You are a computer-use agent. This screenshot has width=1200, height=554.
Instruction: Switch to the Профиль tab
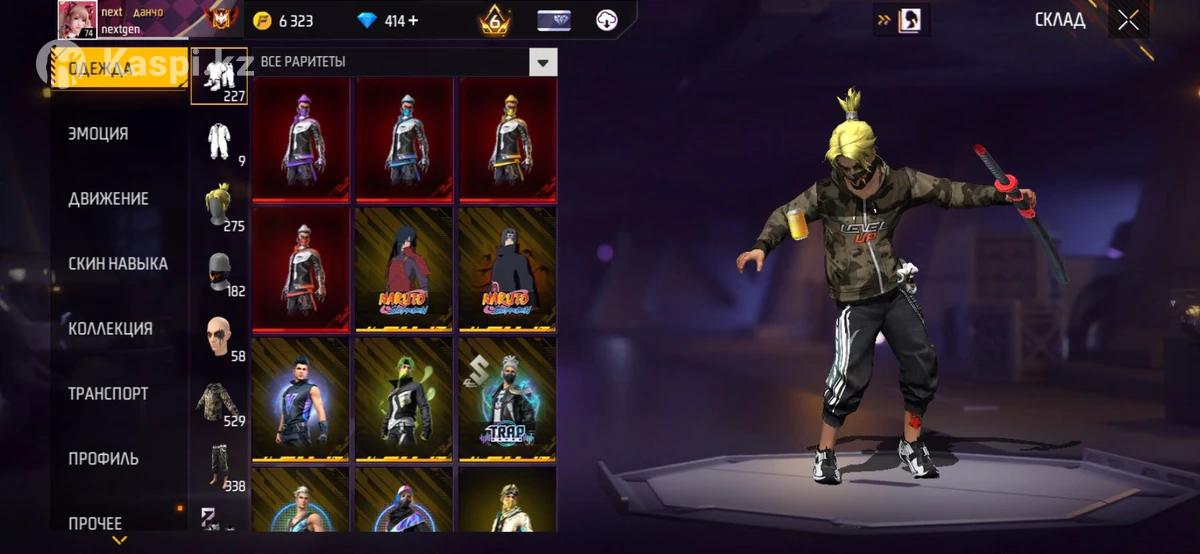(103, 459)
